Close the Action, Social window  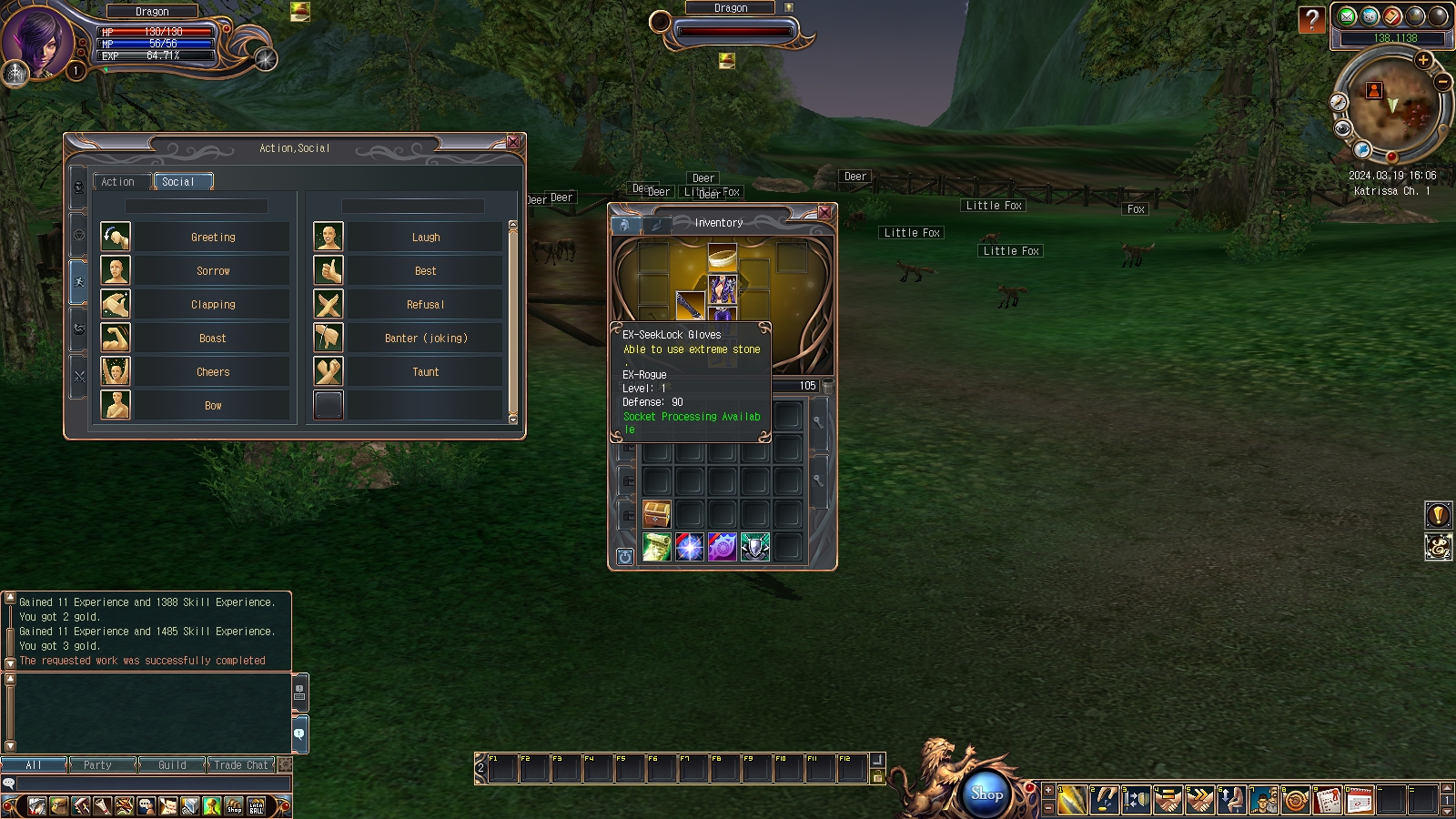[513, 142]
